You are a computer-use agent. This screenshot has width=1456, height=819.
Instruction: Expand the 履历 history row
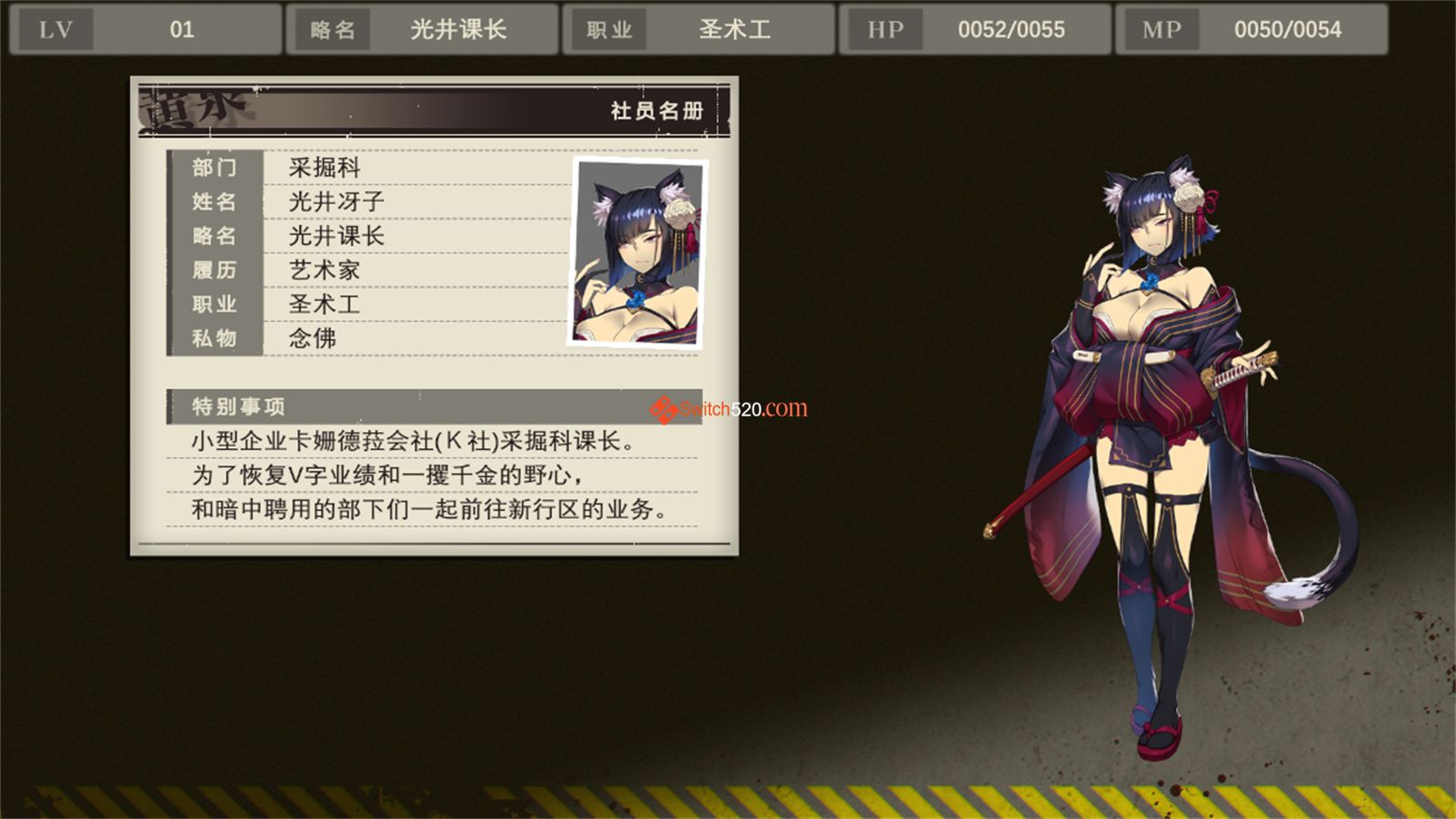[x=215, y=270]
